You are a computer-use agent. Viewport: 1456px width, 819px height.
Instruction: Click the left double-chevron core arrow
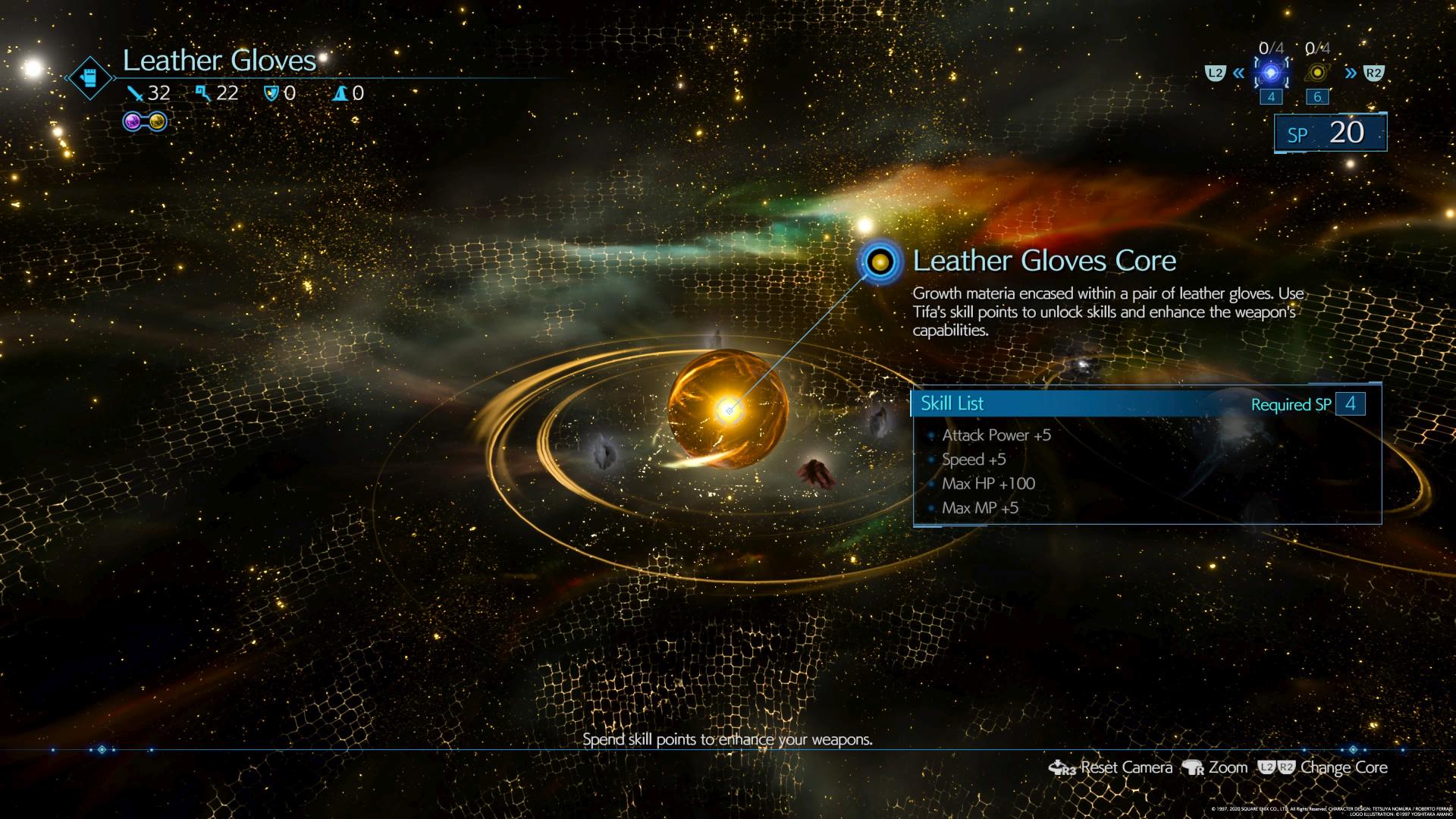pos(1238,74)
